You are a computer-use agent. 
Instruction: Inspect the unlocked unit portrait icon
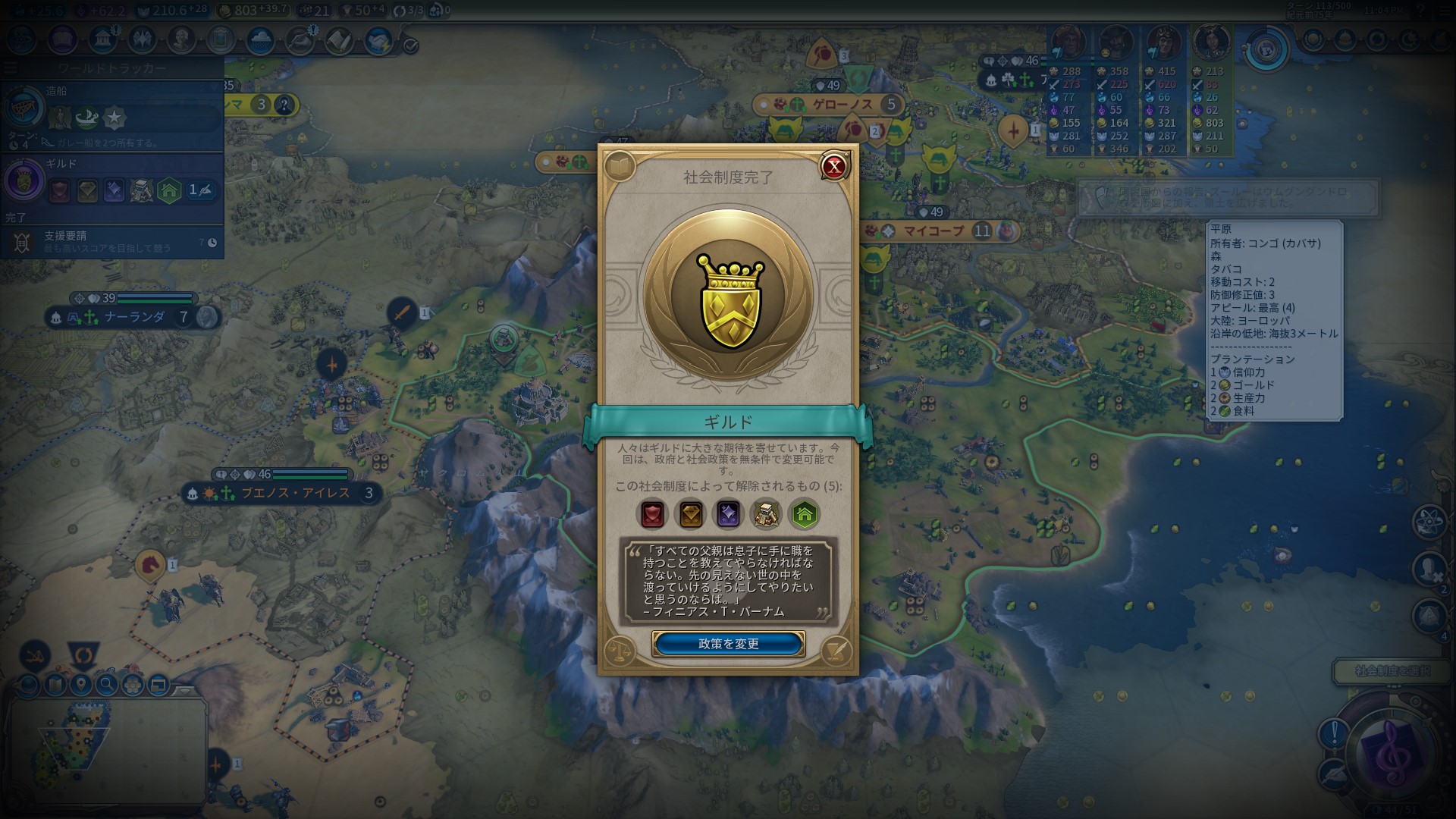[x=766, y=514]
